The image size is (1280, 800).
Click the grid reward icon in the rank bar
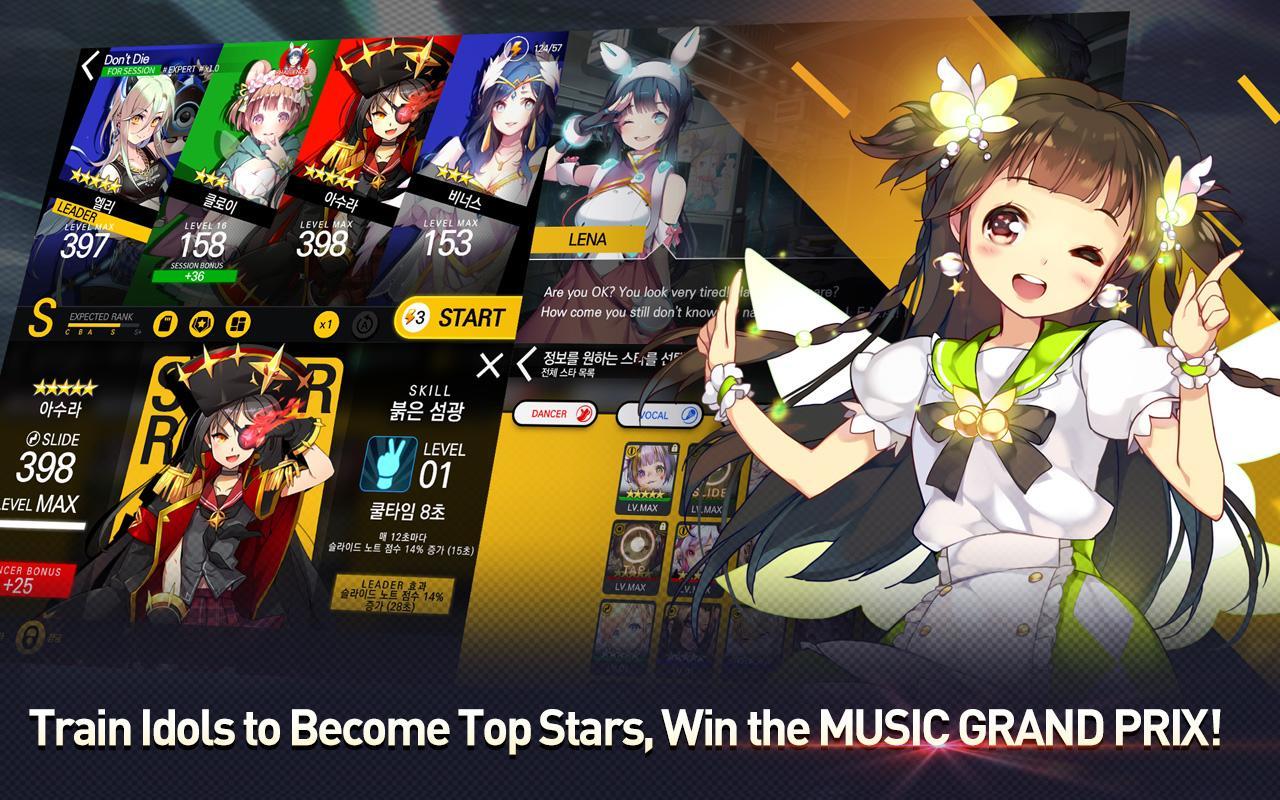(x=240, y=322)
